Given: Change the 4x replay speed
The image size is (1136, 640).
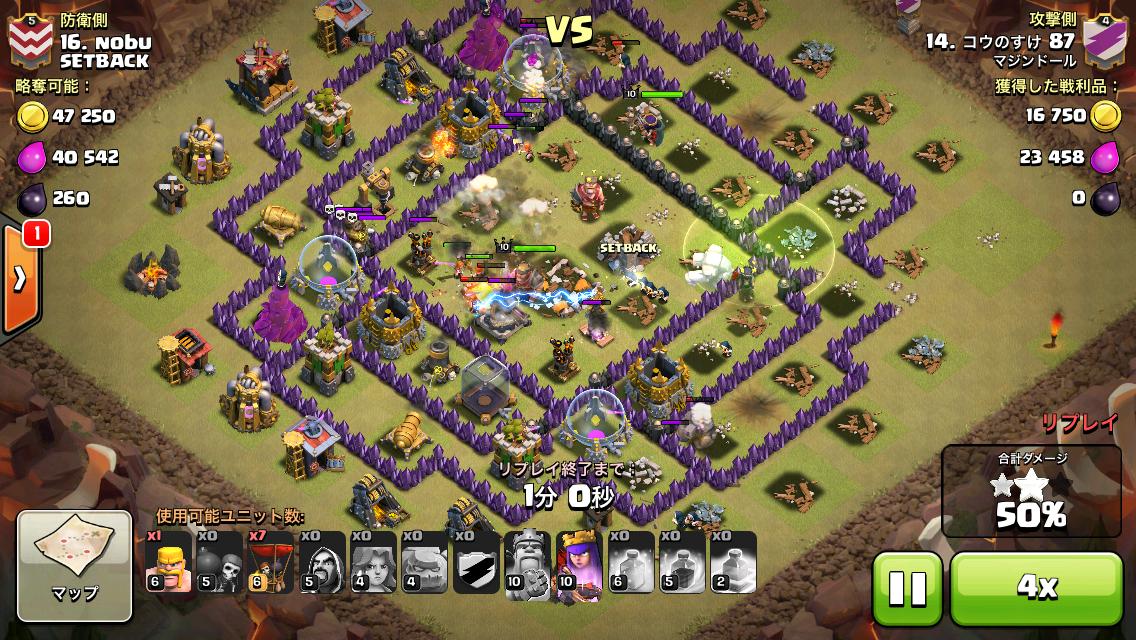Looking at the screenshot, I should tap(1036, 587).
